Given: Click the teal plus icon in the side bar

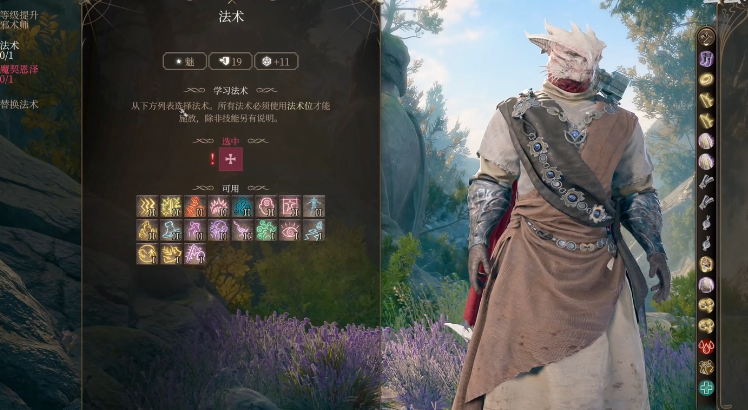Looking at the screenshot, I should click(707, 387).
